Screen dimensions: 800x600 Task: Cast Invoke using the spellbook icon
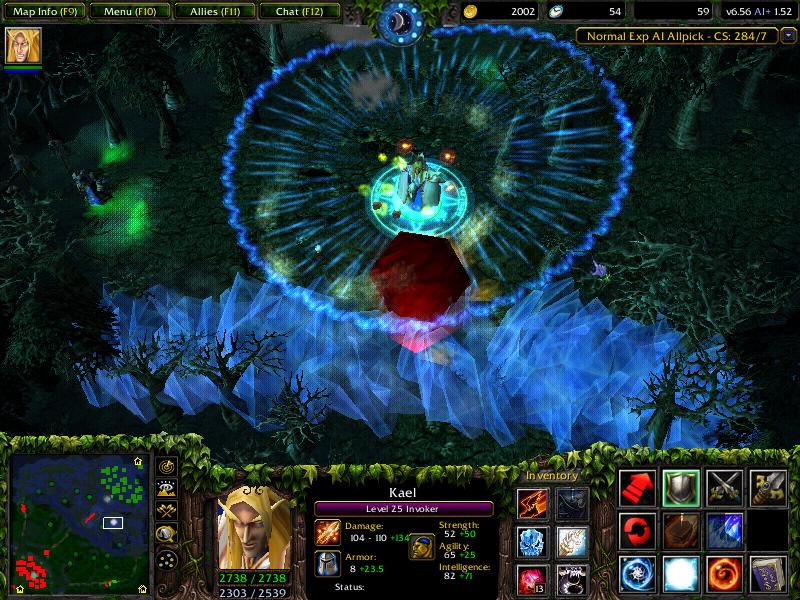[x=769, y=574]
